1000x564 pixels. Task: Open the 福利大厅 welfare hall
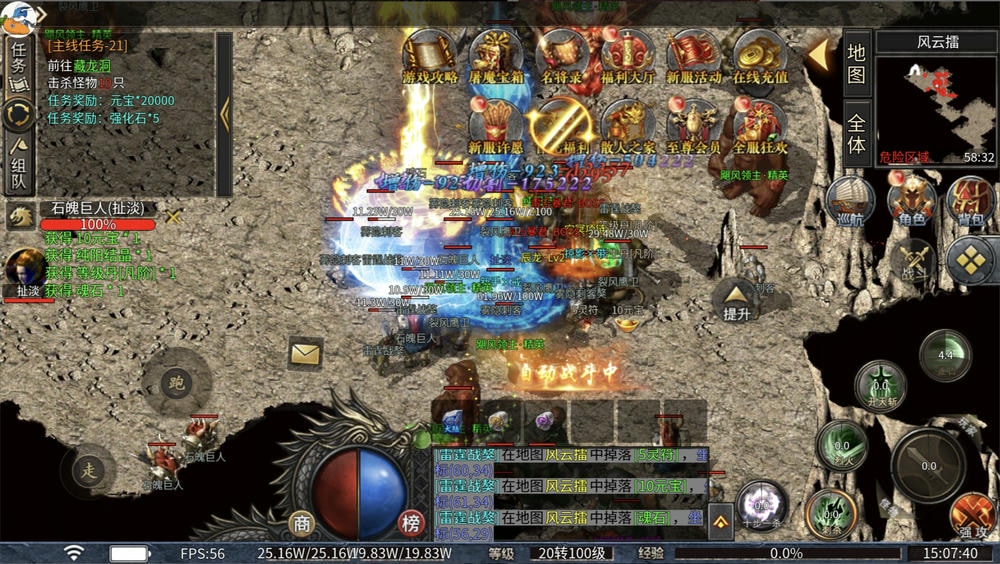coord(628,55)
